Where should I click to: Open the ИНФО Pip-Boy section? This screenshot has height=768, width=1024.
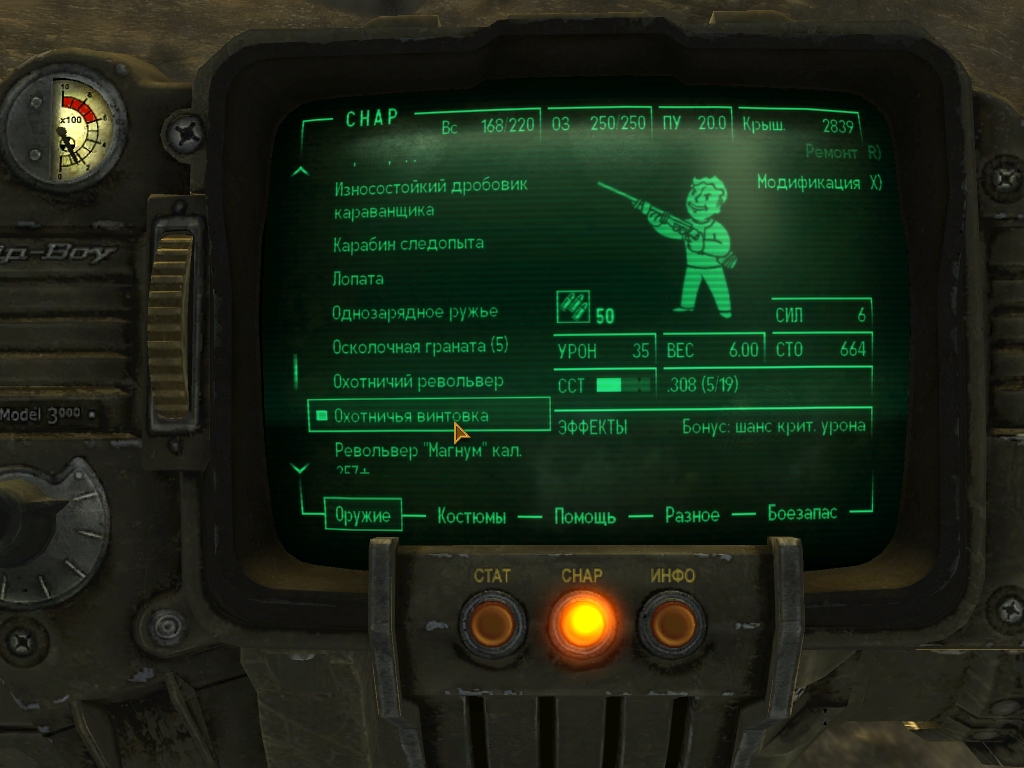click(x=672, y=624)
